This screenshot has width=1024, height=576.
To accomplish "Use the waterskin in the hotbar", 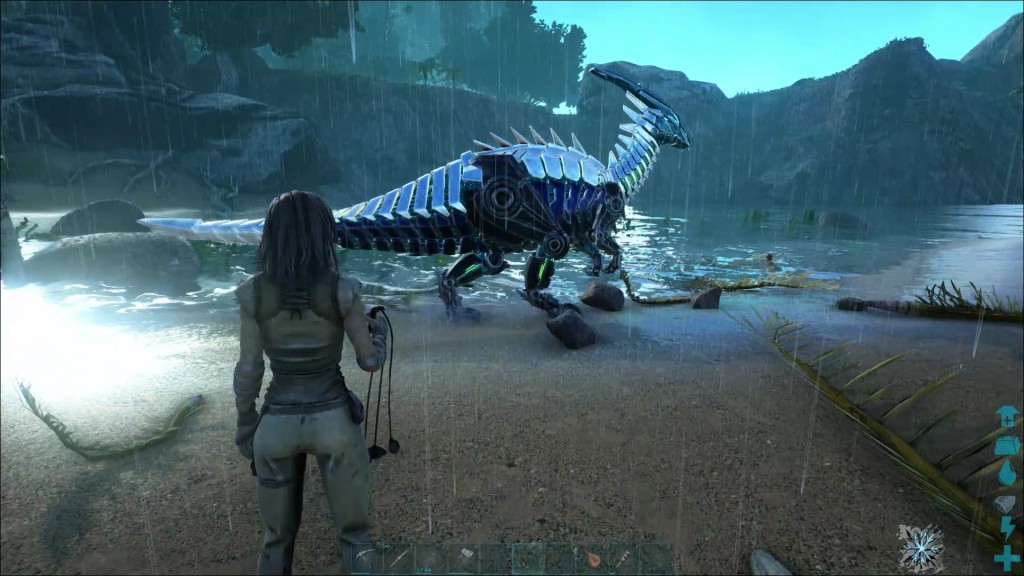I will click(592, 558).
